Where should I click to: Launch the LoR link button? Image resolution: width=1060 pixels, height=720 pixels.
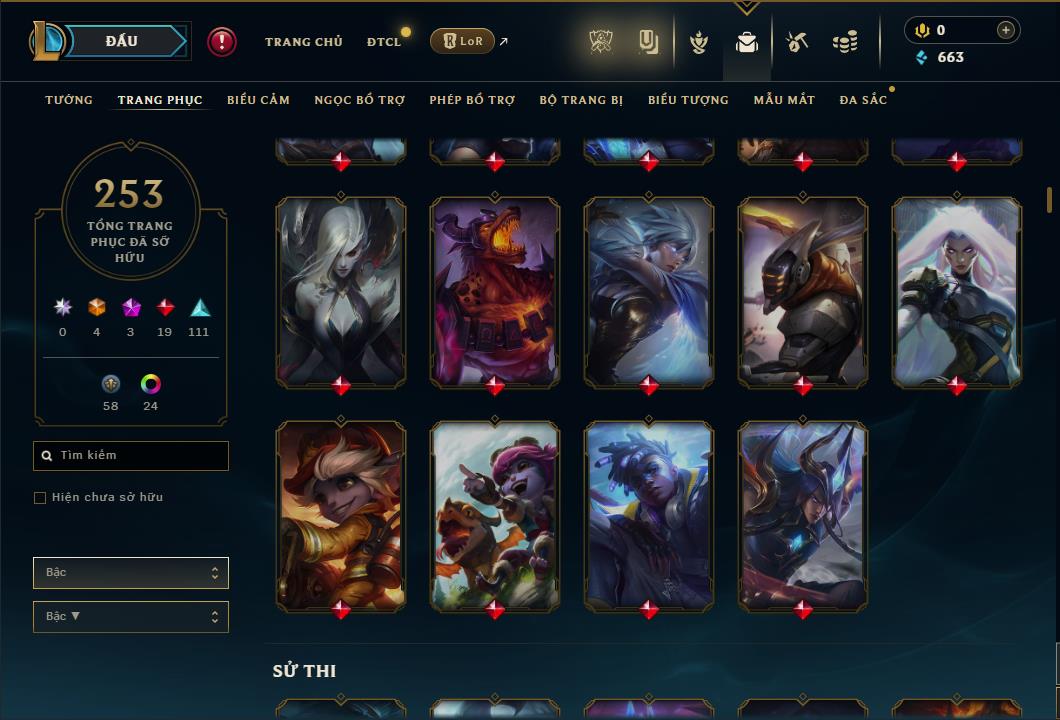pos(462,41)
